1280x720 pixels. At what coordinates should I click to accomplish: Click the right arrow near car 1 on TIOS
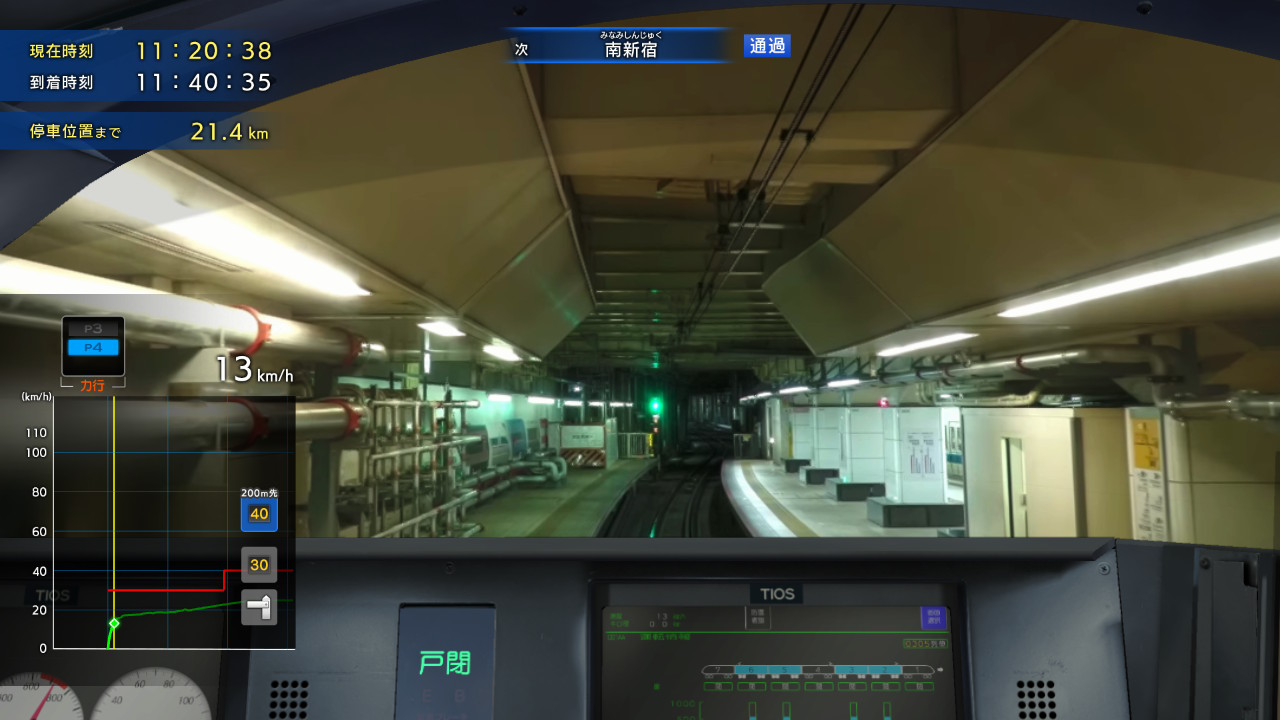coord(897,663)
